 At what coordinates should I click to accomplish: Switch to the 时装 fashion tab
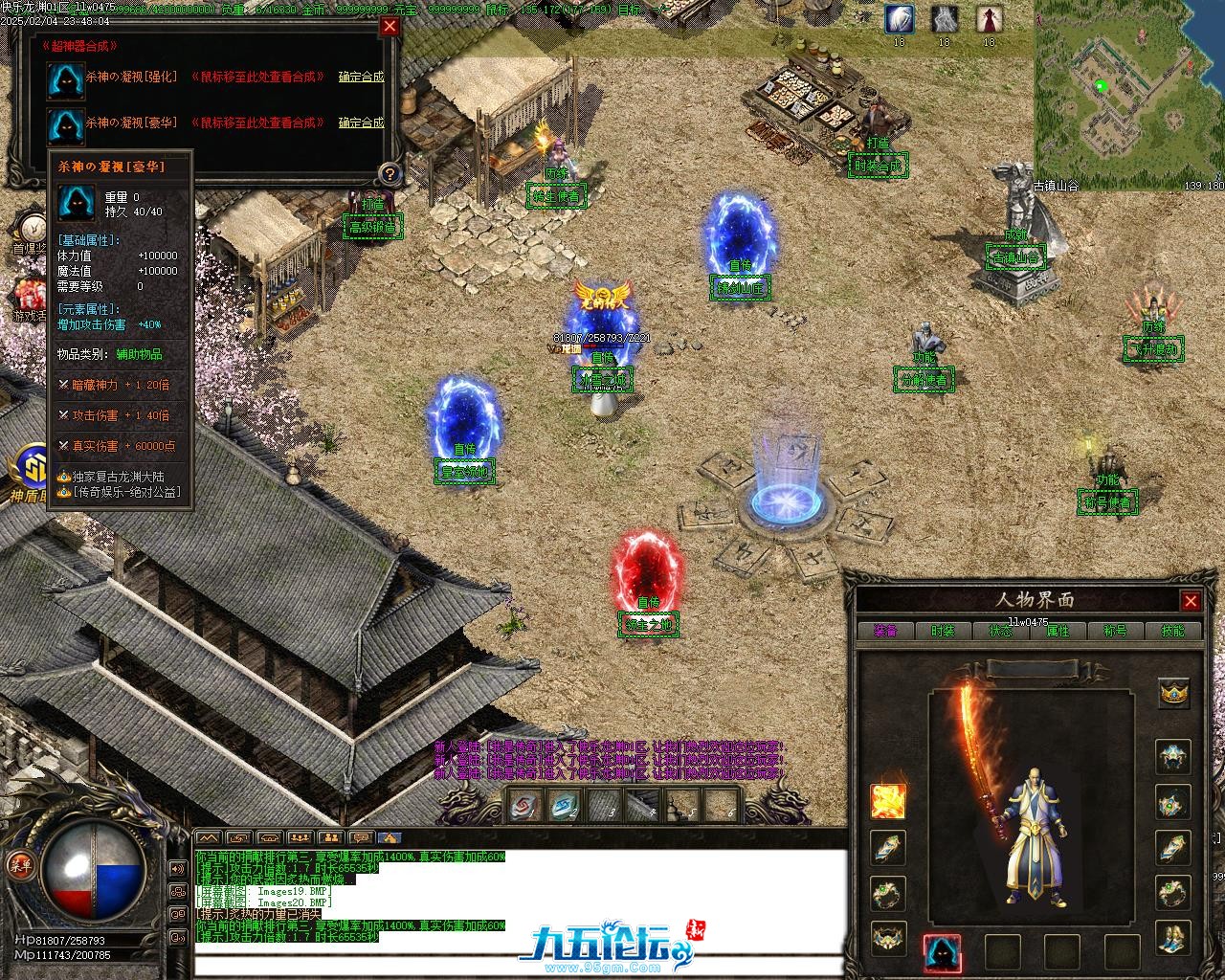[x=943, y=631]
